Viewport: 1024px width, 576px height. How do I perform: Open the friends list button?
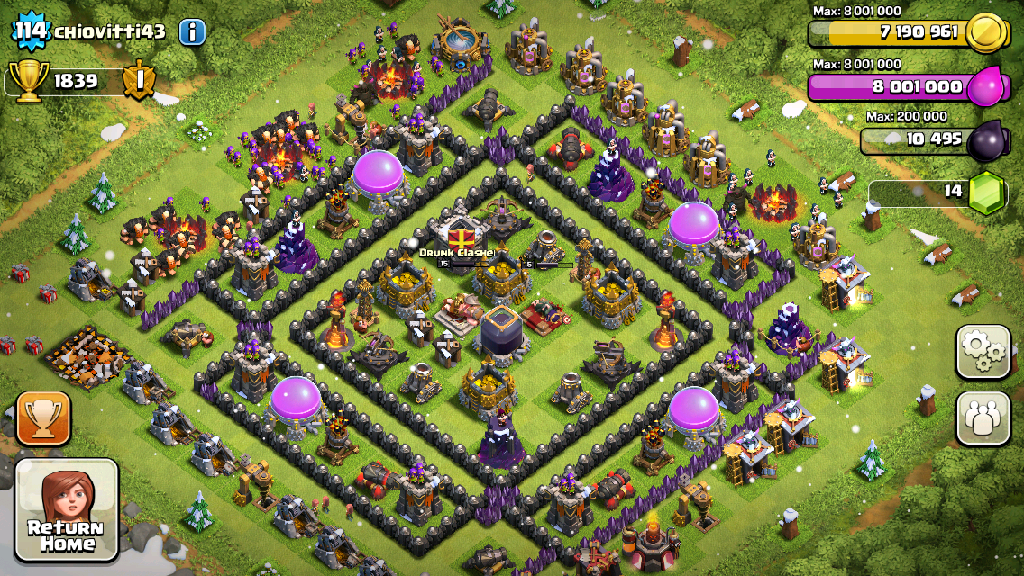point(983,418)
